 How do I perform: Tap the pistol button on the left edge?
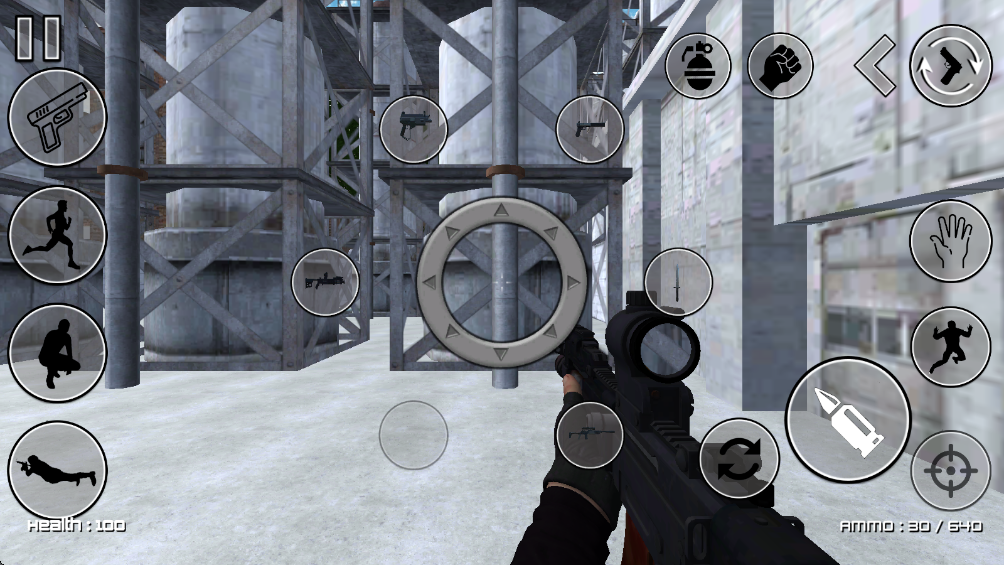point(57,117)
